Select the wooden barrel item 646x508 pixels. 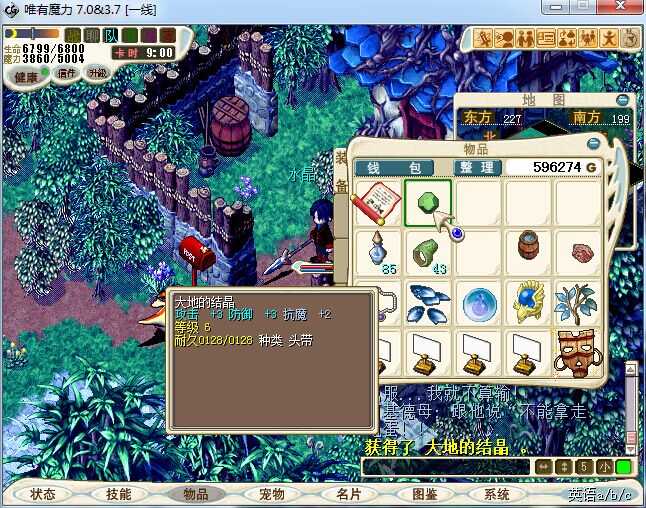[x=529, y=249]
